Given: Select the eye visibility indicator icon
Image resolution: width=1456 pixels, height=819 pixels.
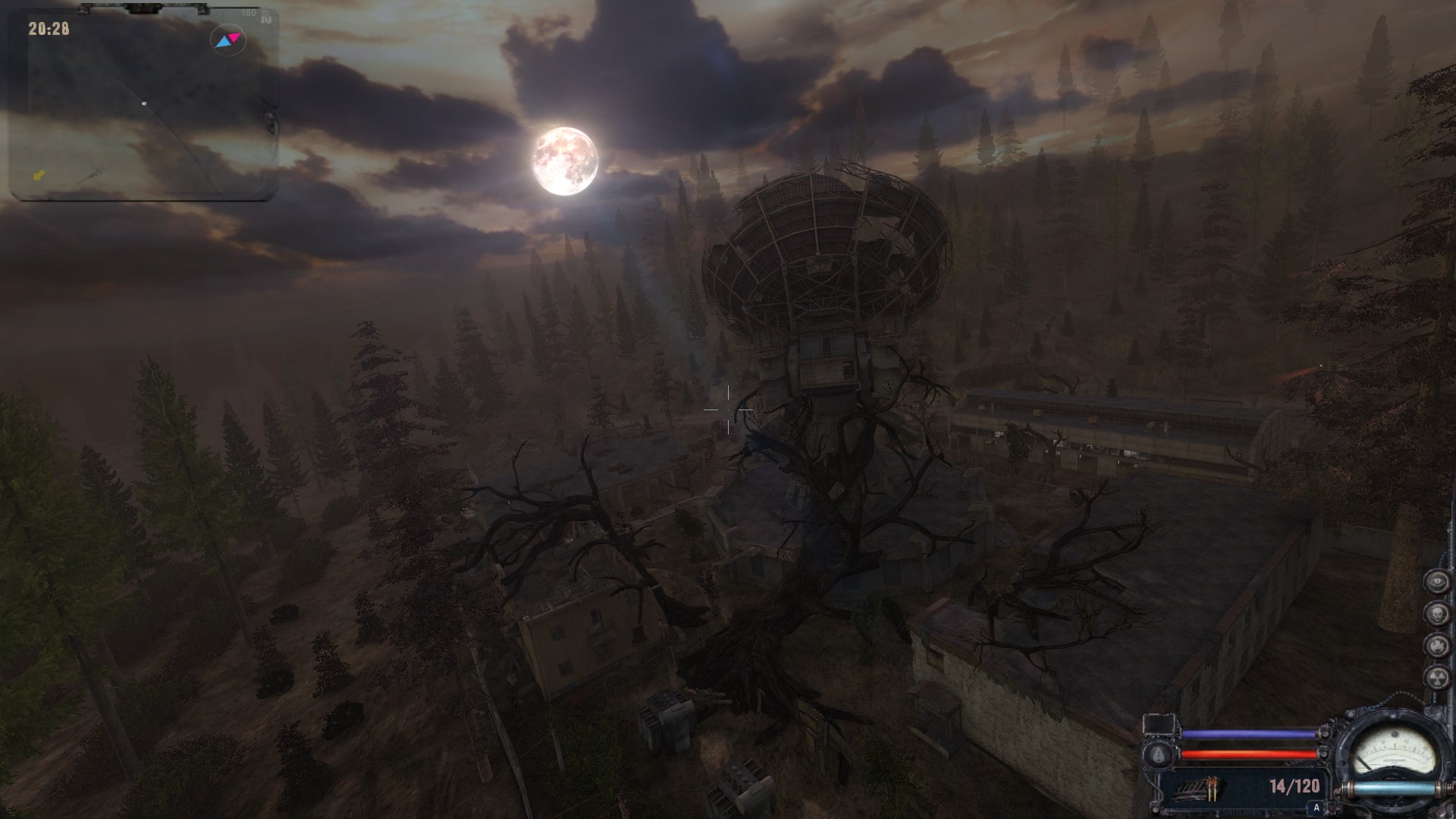Looking at the screenshot, I should point(1436,582).
